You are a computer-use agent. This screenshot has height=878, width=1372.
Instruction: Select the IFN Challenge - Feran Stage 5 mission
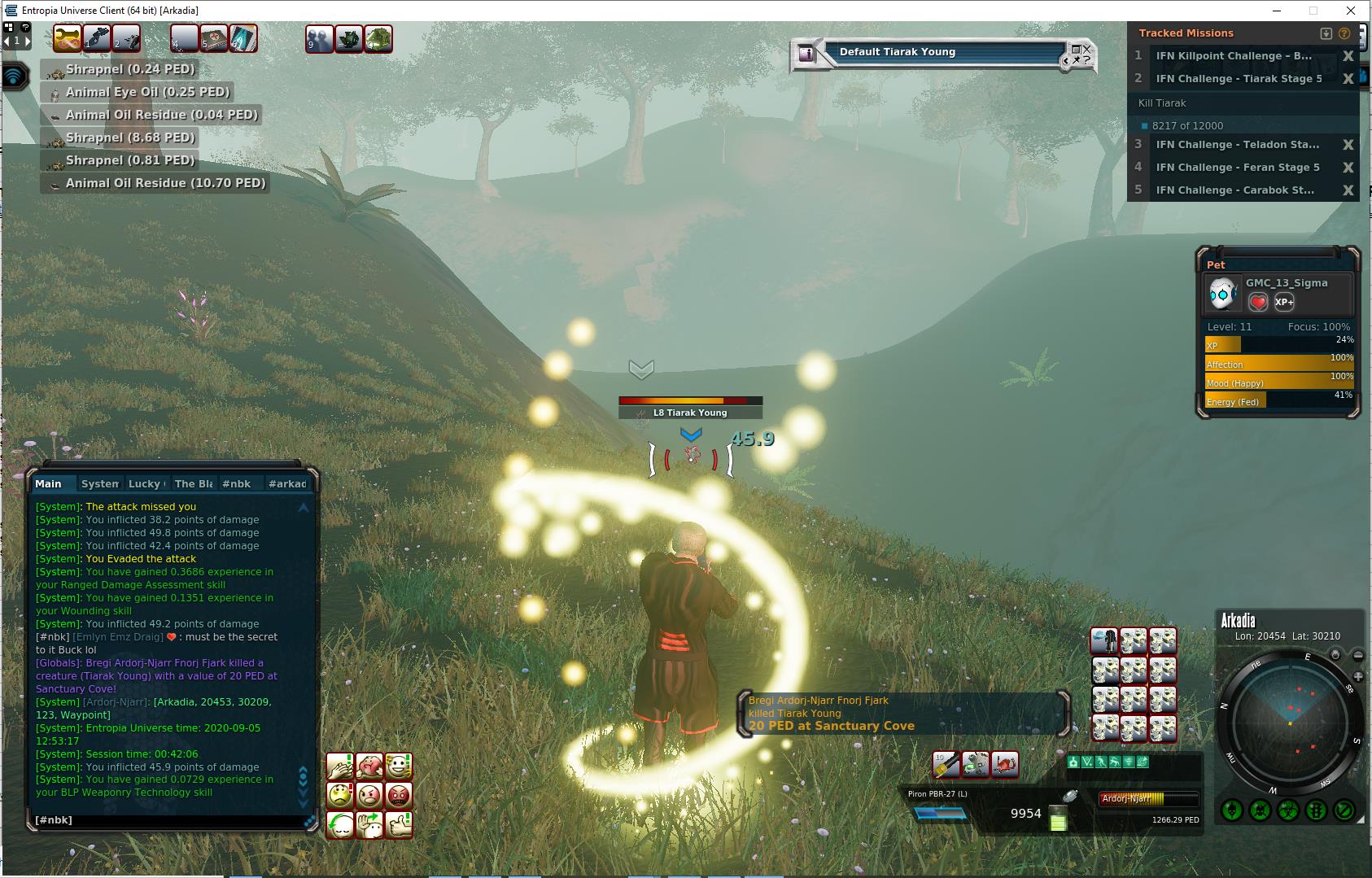1237,168
